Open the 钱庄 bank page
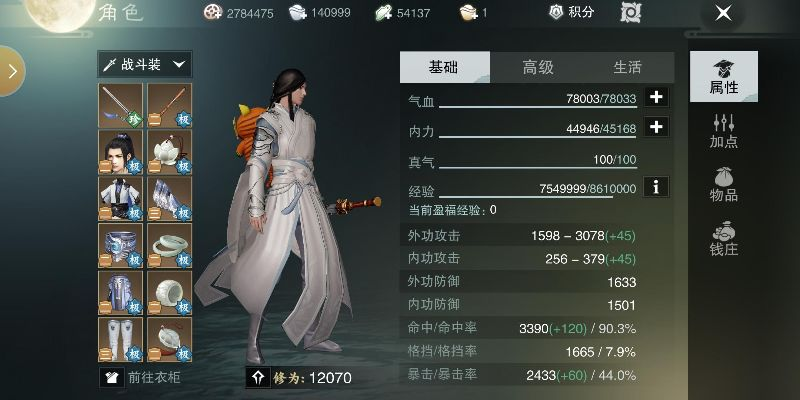Screen dimensions: 800x400 coord(724,237)
